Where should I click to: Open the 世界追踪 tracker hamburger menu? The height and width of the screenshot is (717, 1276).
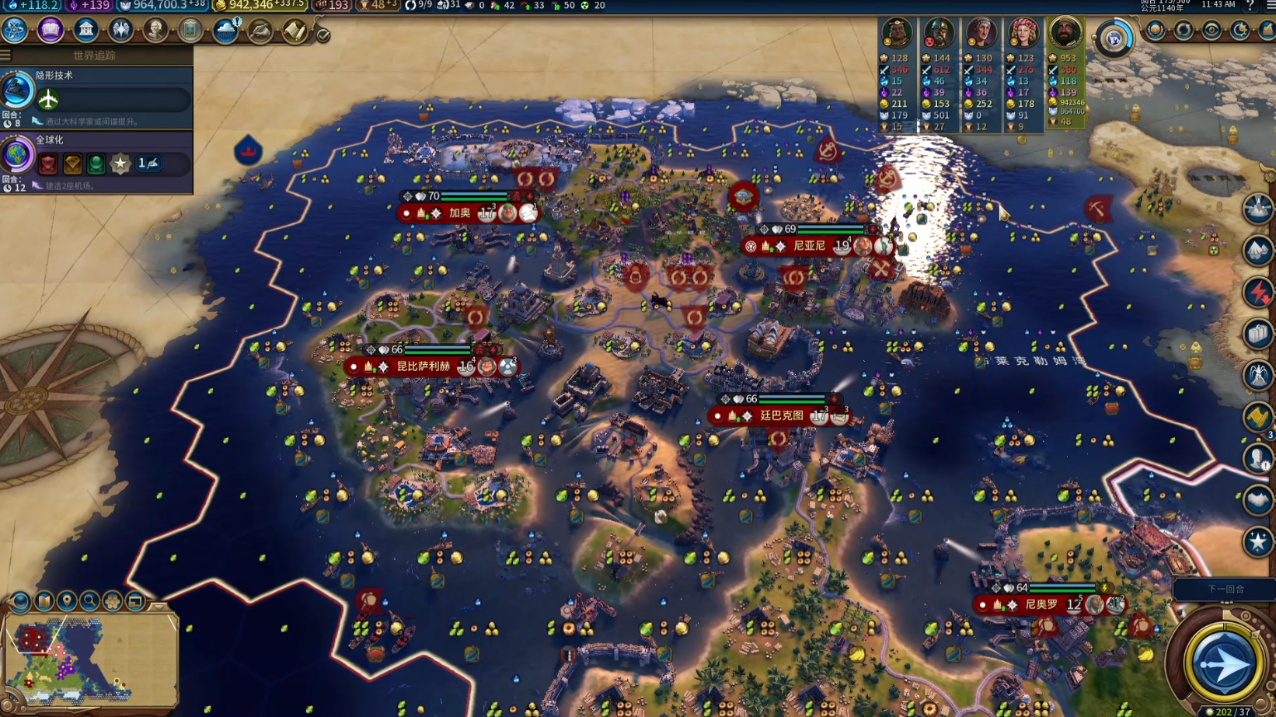(x=7, y=55)
